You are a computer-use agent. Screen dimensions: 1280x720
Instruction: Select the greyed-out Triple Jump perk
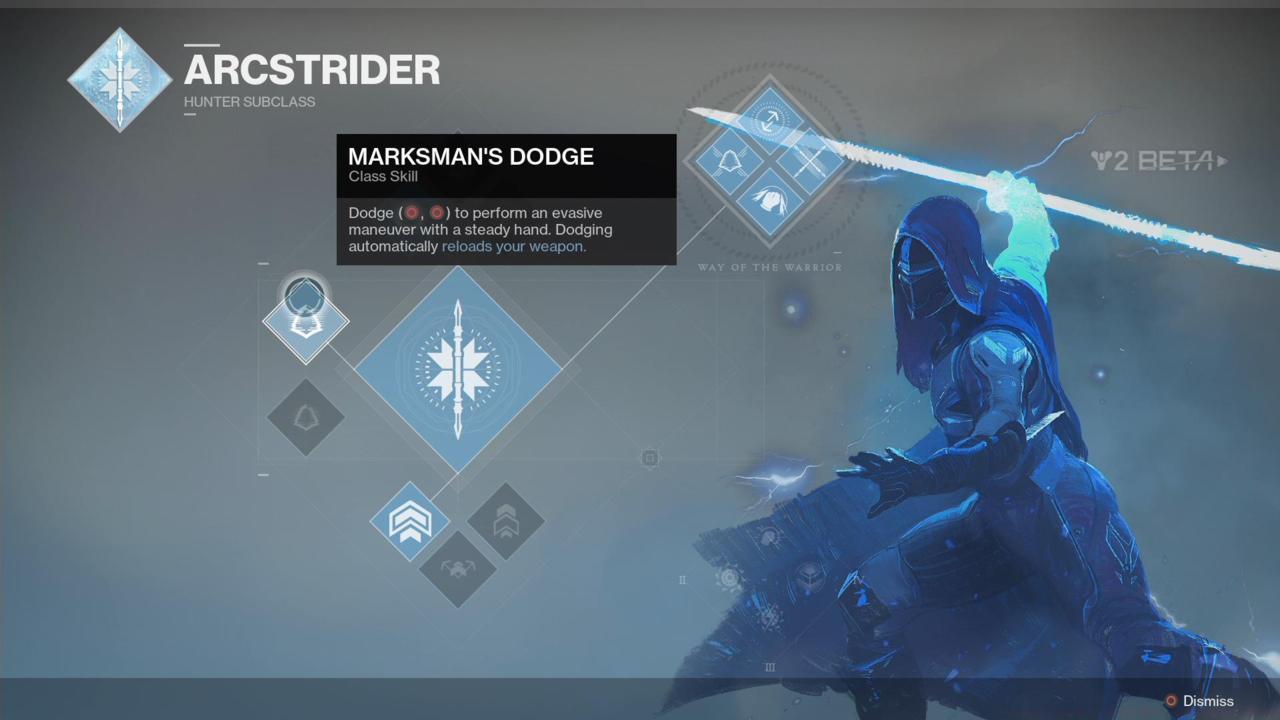pos(508,520)
